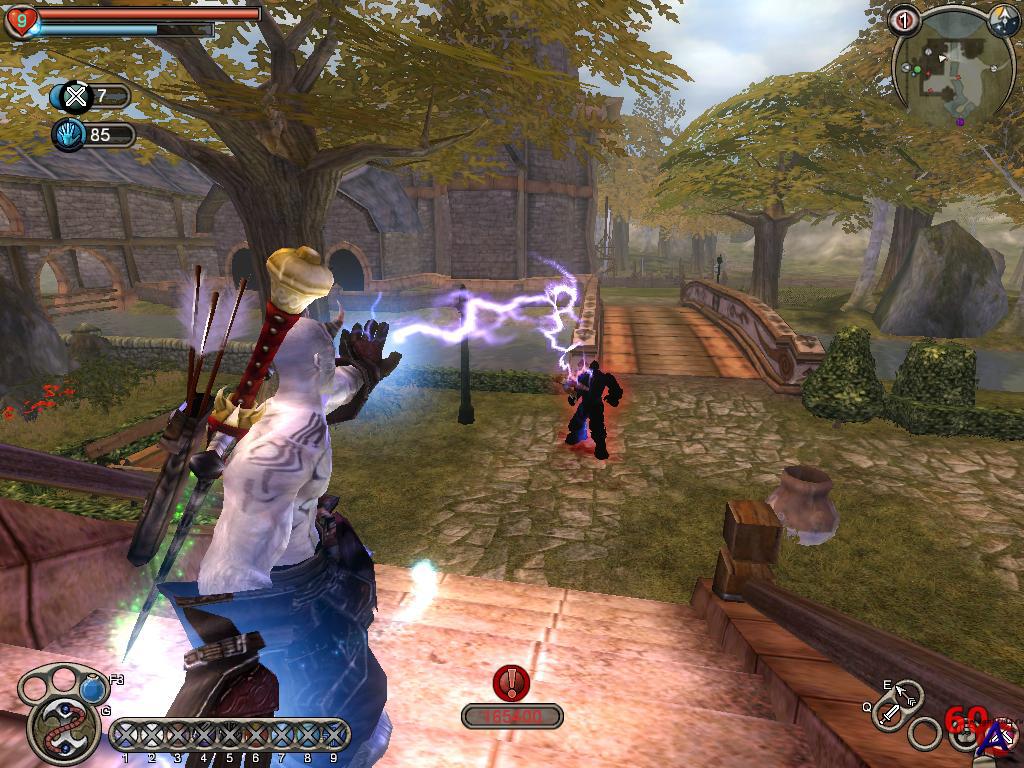
Task: Open the red quest counter showing 1
Action: click(905, 19)
